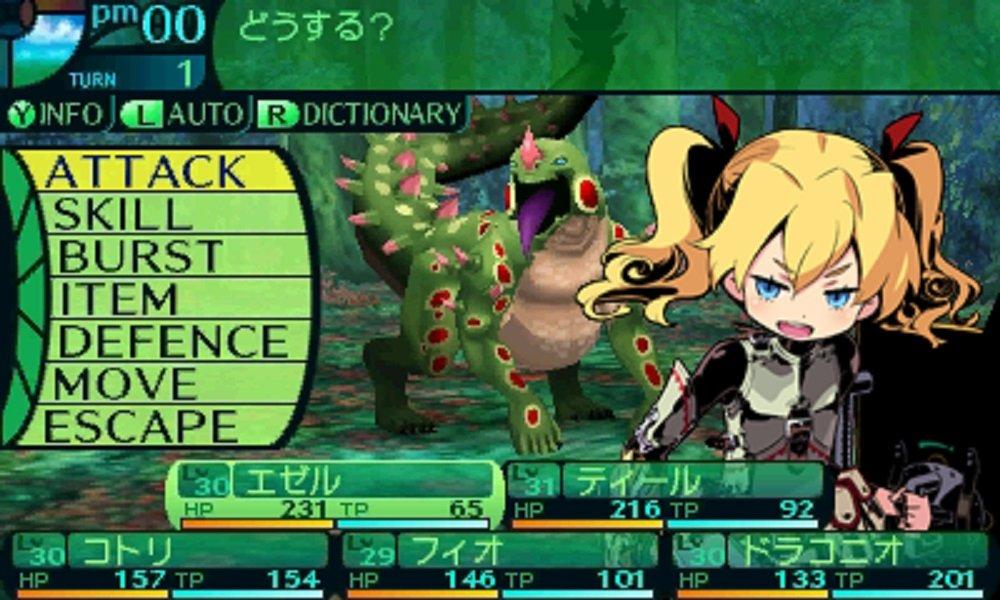This screenshot has width=1000, height=600.
Task: Select party member フィオ status panel
Action: [x=500, y=564]
